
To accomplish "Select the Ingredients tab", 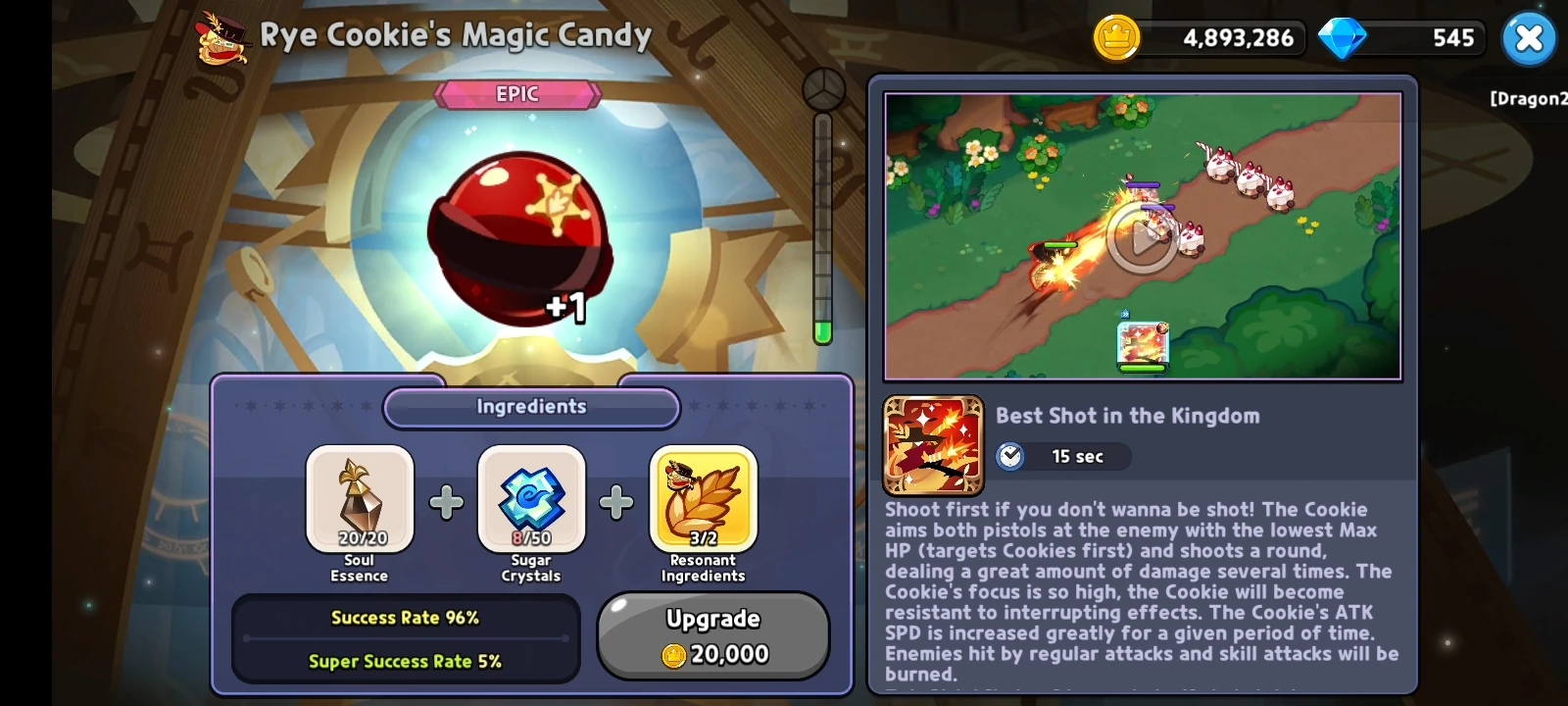I will click(x=530, y=407).
